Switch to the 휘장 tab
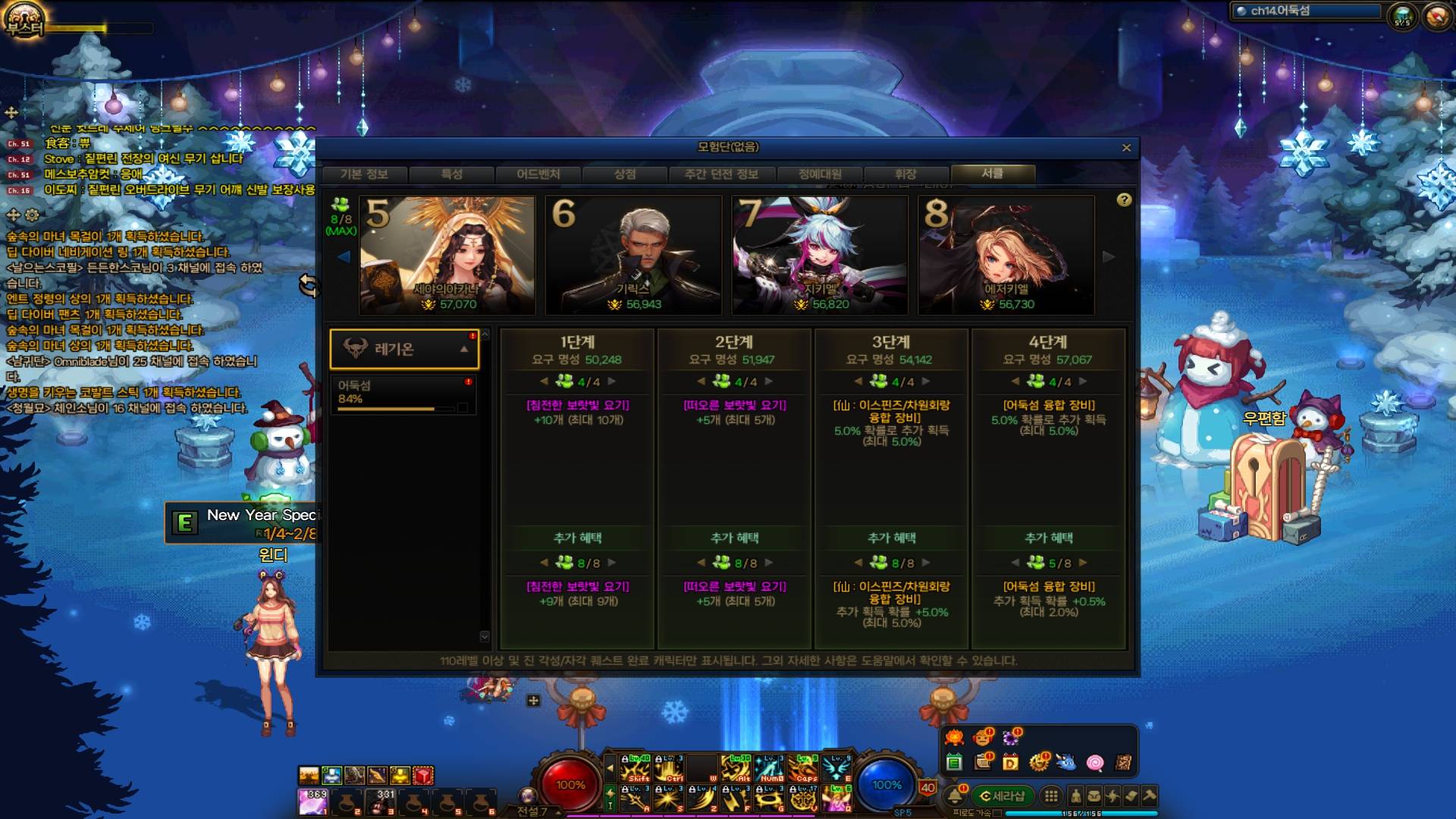This screenshot has width=1456, height=819. point(905,174)
